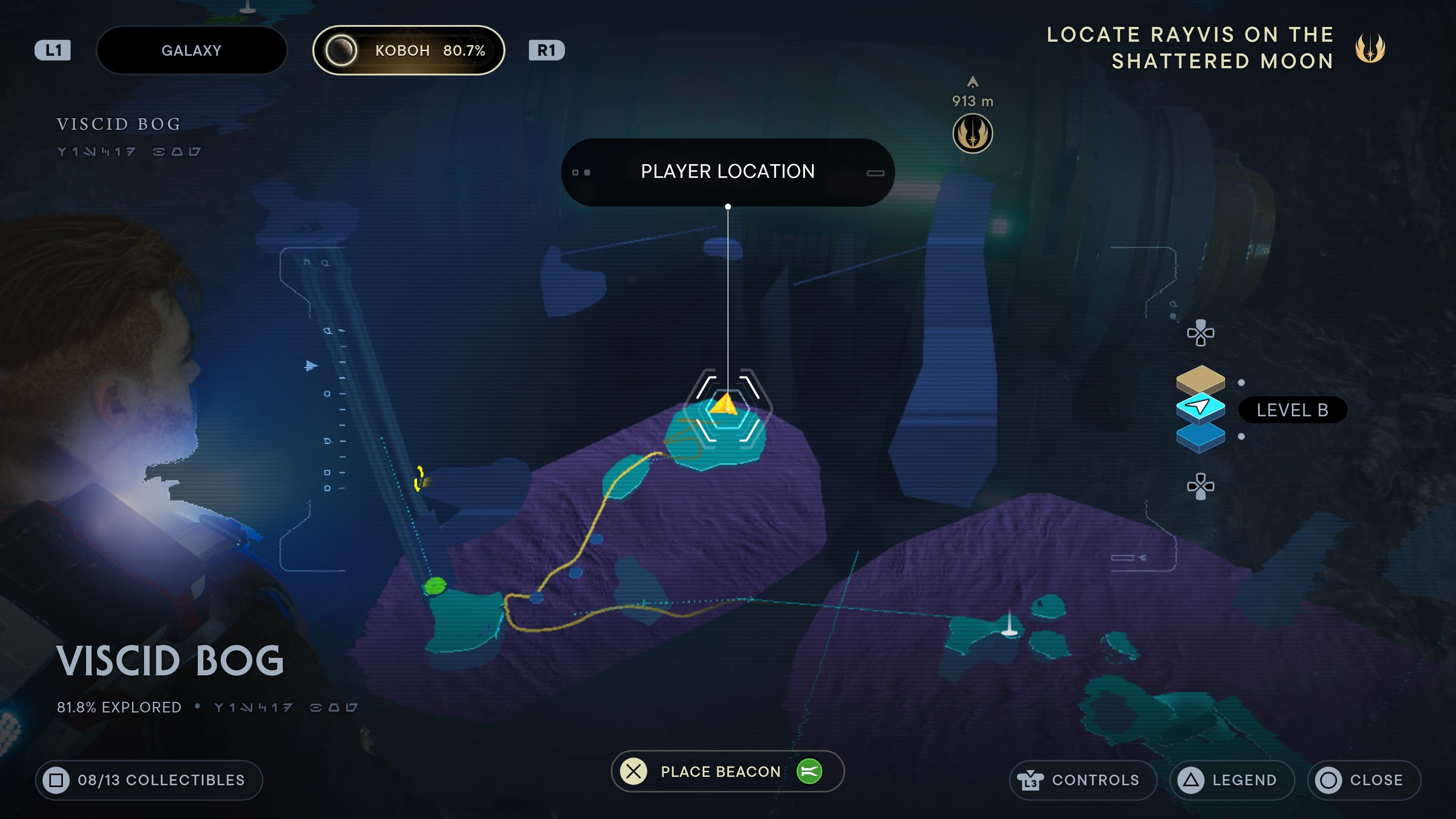Select the Koboh 80.7% planet tab
This screenshot has width=1456, height=819.
(409, 50)
